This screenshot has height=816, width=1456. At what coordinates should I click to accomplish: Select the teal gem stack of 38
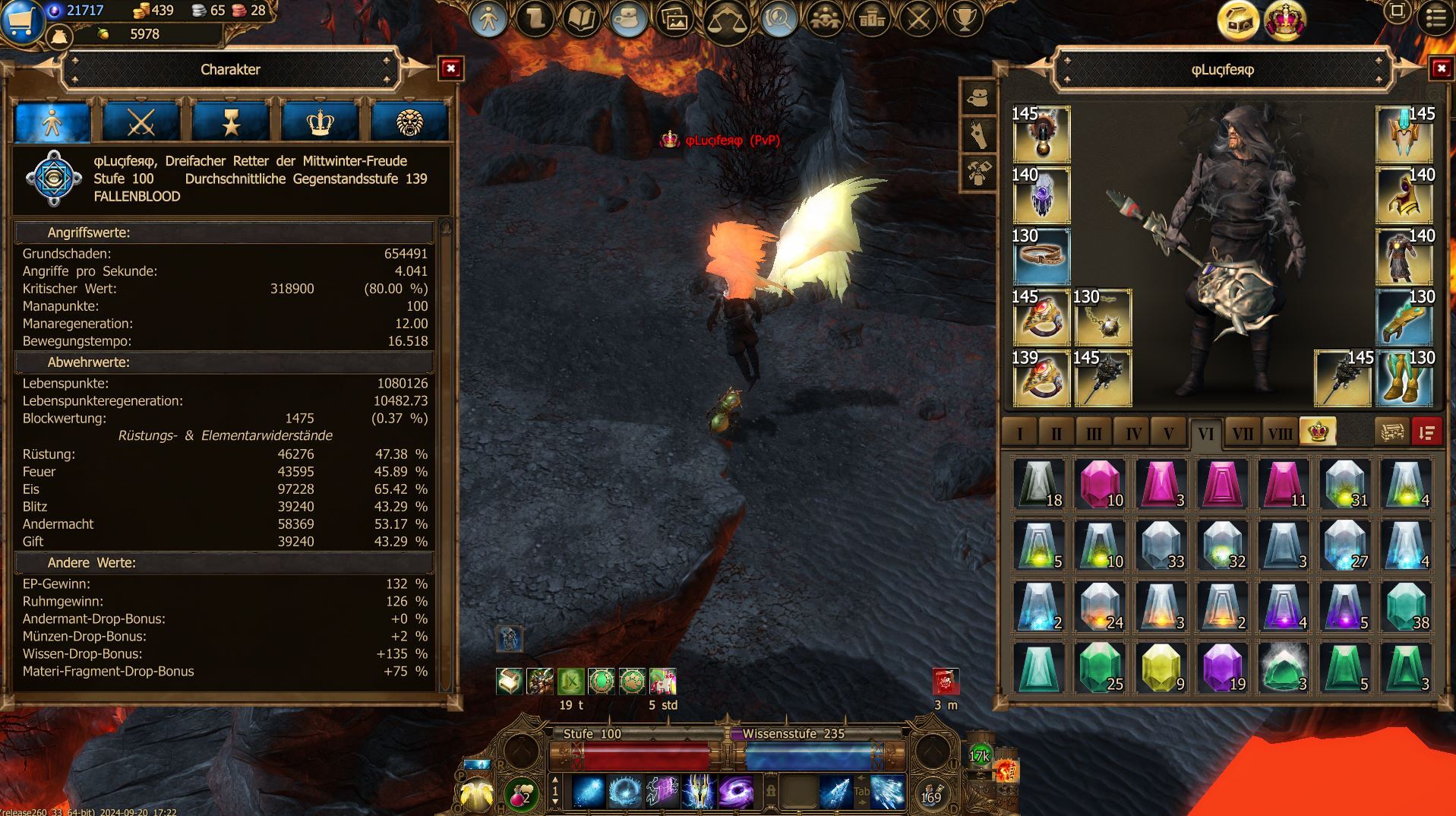click(x=1405, y=607)
